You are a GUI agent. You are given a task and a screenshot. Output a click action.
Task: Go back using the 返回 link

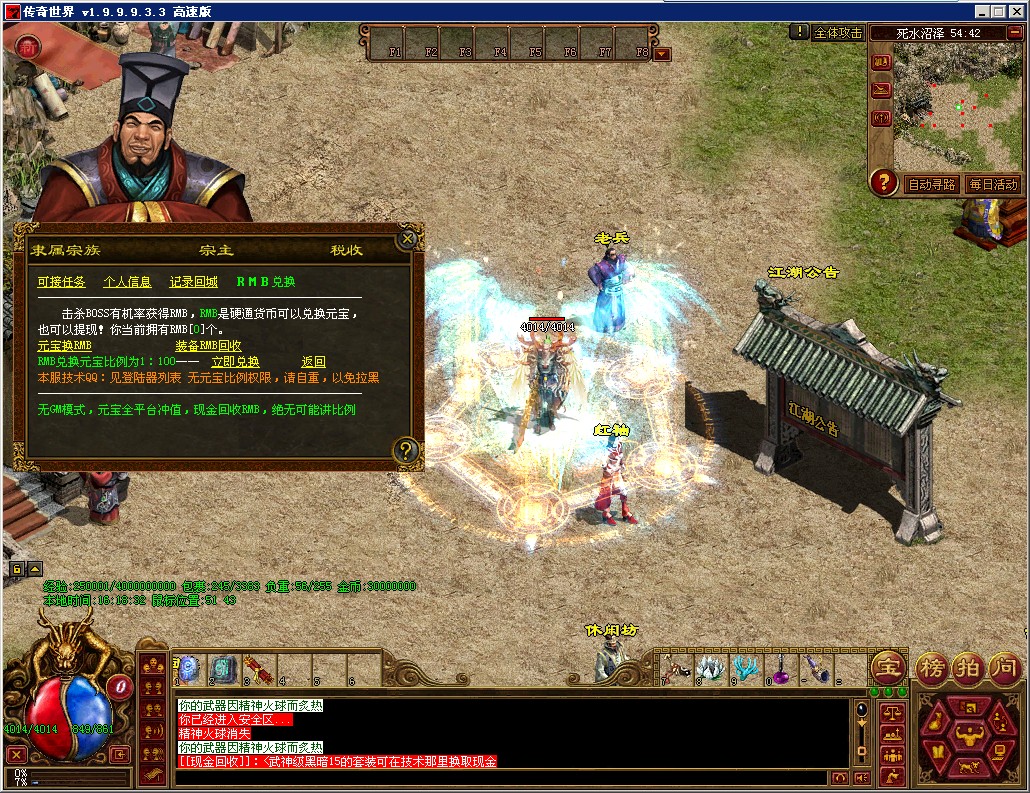[313, 362]
